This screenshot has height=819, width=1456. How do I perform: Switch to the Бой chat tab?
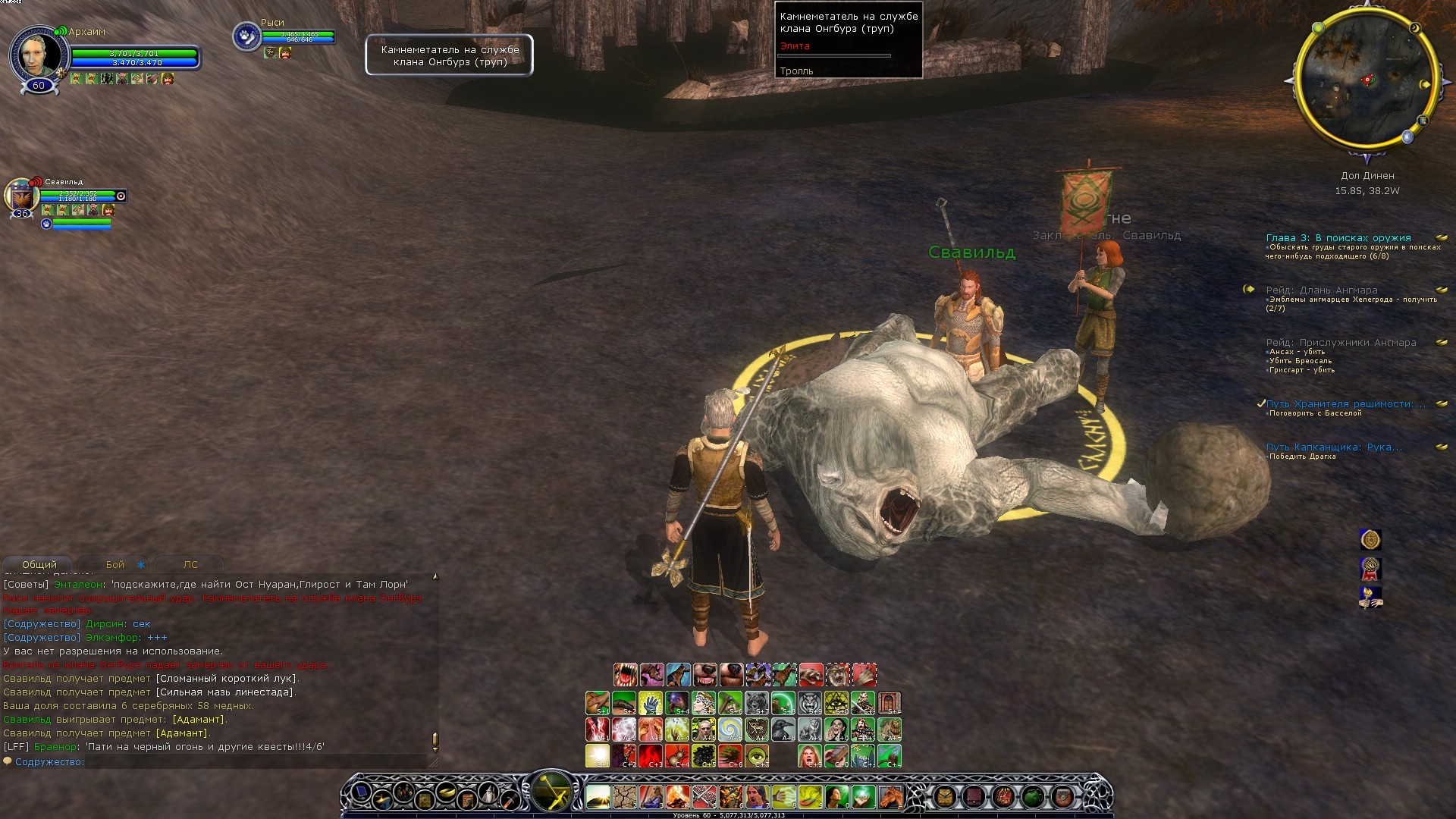[115, 565]
